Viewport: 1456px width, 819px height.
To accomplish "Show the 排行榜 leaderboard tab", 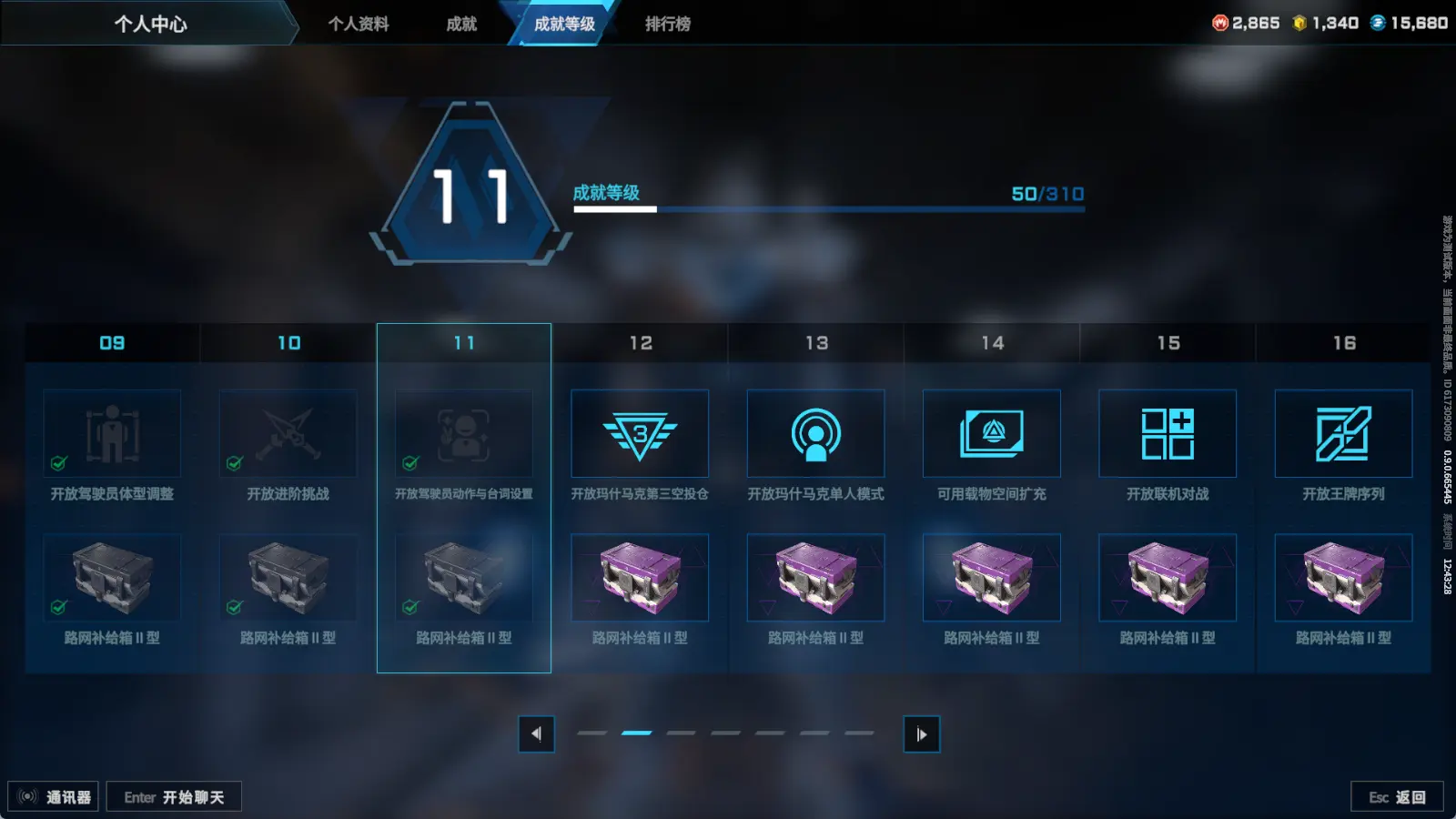I will 667,24.
